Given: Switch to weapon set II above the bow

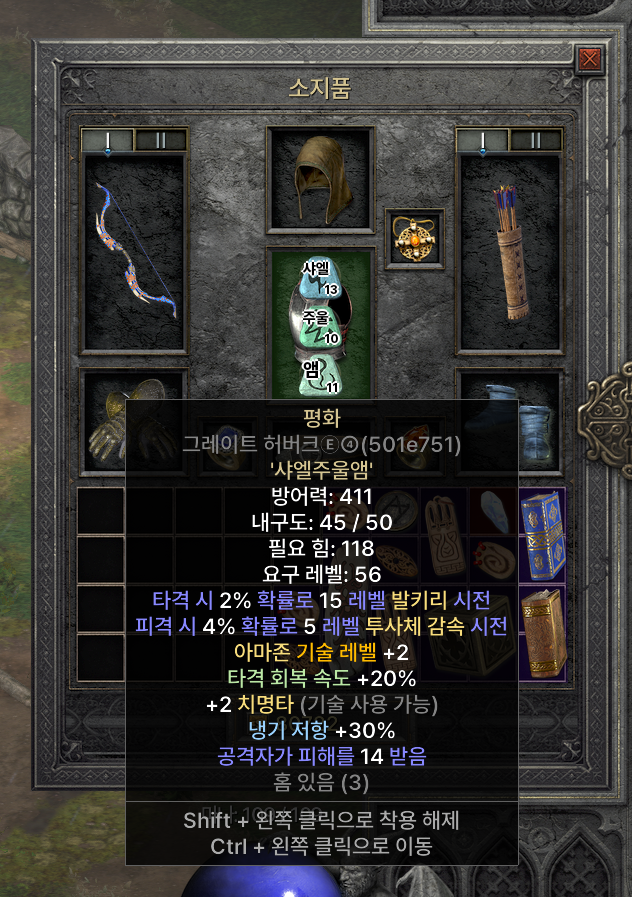Looking at the screenshot, I should (x=160, y=140).
